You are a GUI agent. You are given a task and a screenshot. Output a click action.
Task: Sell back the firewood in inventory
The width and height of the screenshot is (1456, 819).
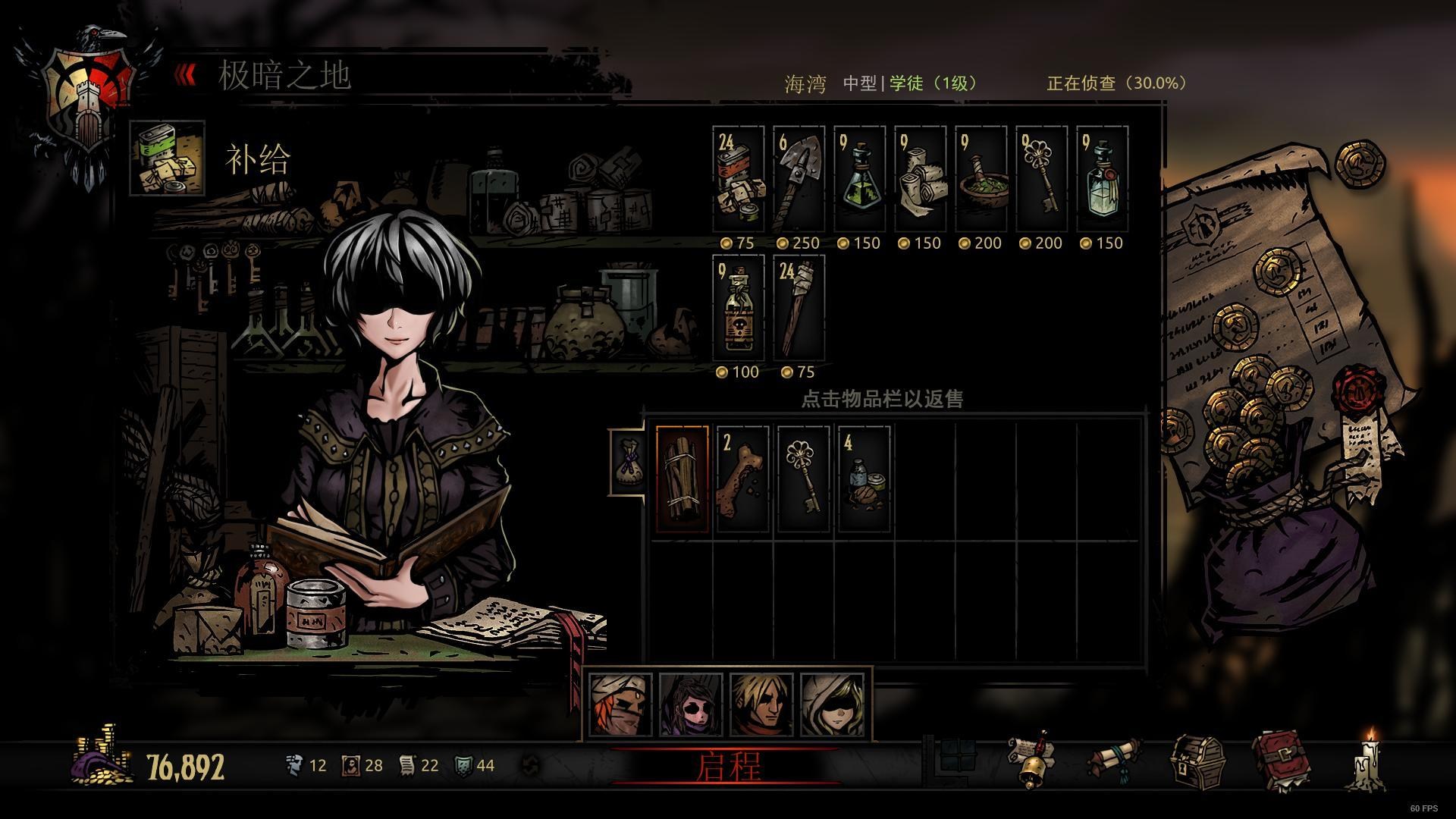[x=682, y=479]
